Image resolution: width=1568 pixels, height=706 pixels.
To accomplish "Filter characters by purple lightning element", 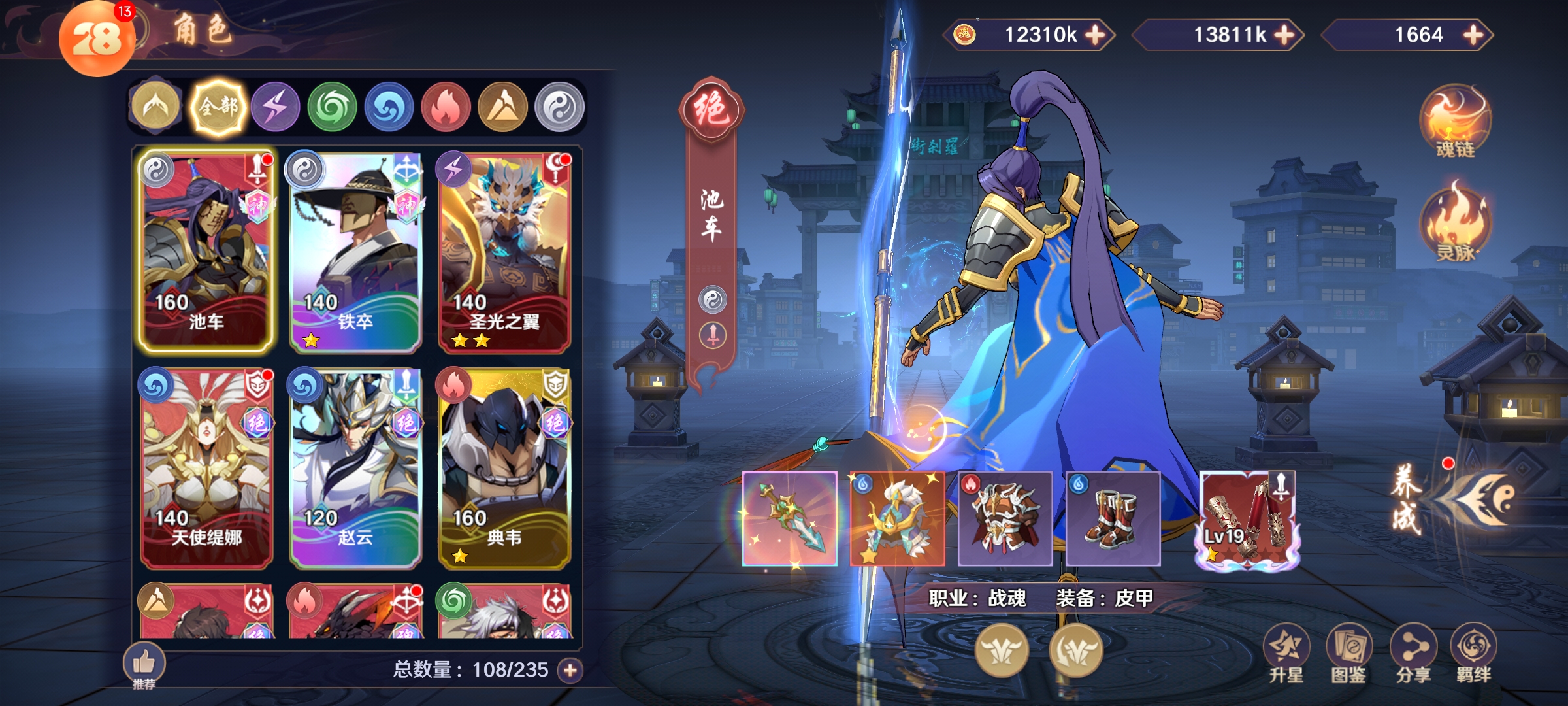I will pos(276,107).
